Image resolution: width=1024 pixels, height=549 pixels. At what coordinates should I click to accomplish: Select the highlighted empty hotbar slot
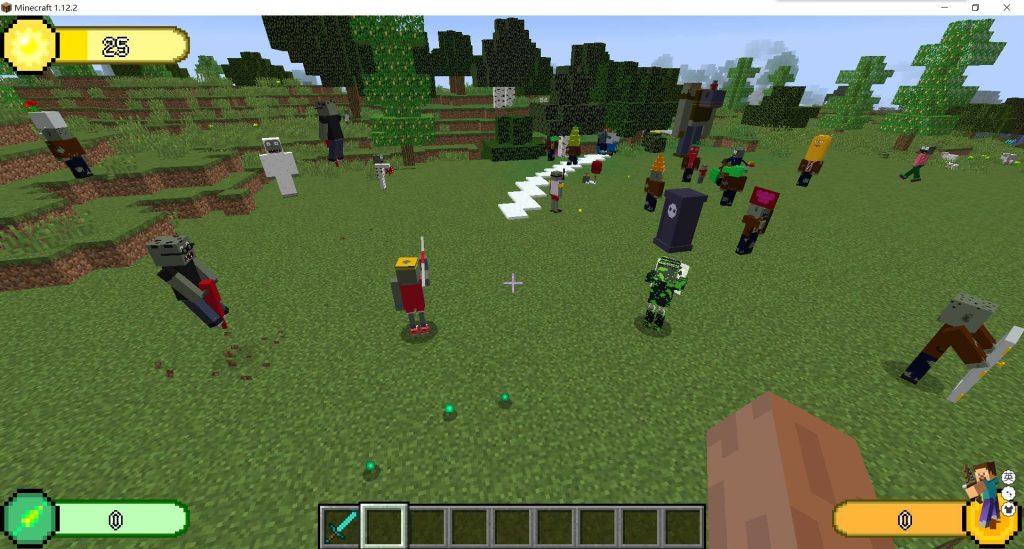click(384, 526)
